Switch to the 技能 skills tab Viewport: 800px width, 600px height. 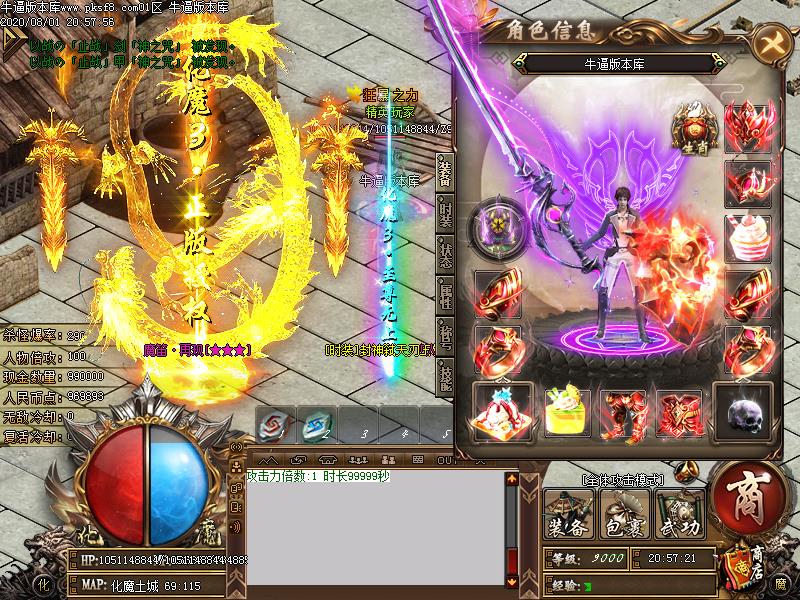click(445, 377)
